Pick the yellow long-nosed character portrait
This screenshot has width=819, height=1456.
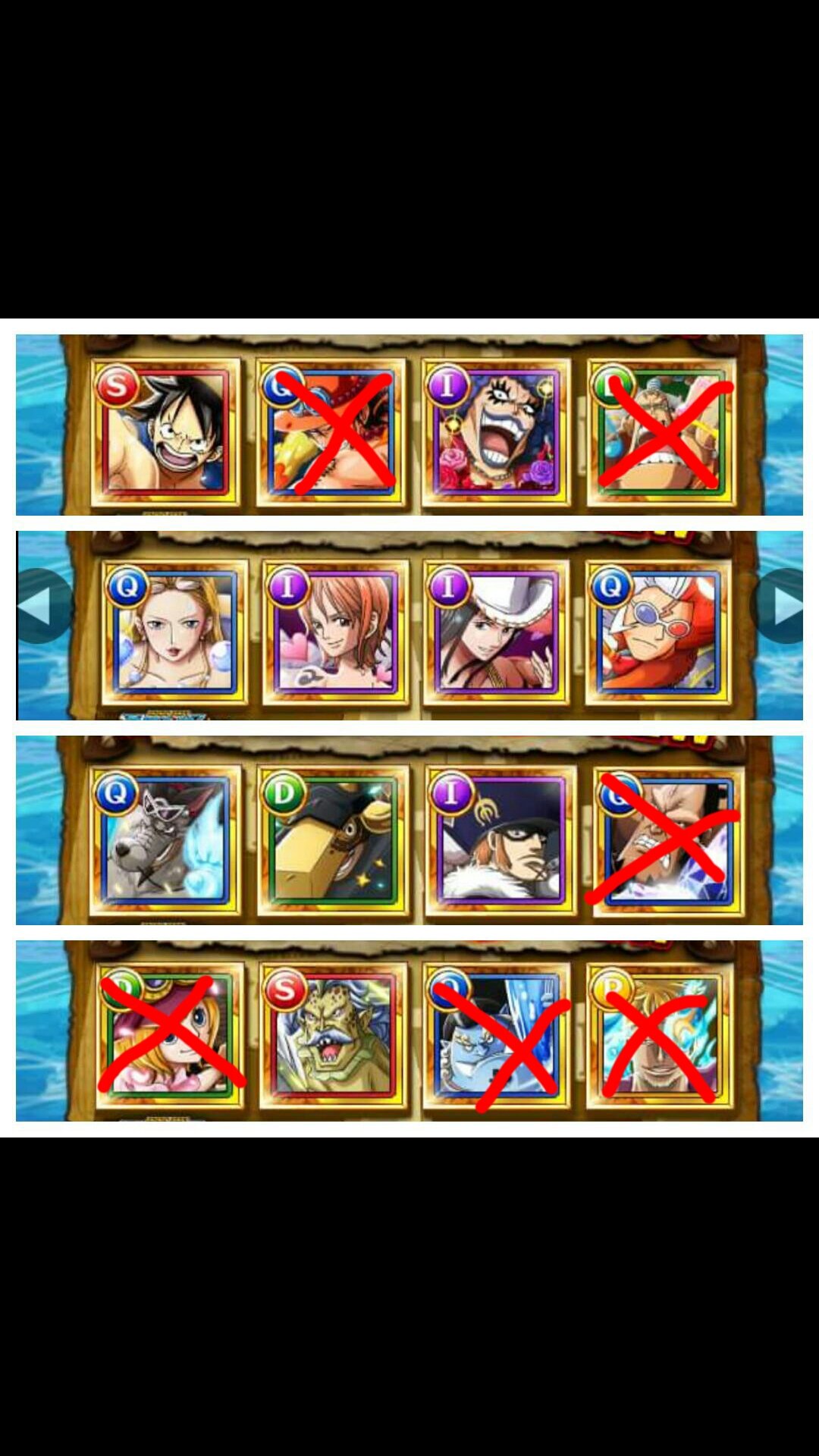click(334, 840)
